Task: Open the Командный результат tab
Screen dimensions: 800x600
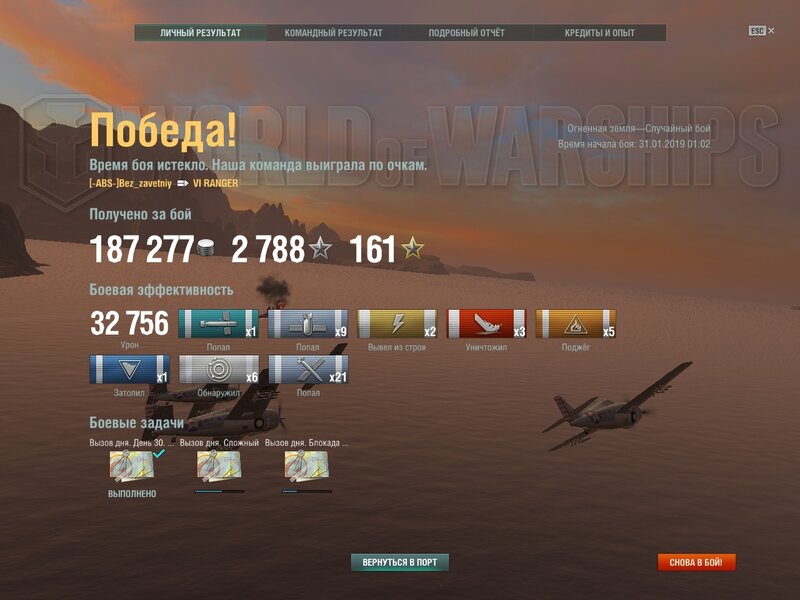Action: (x=333, y=33)
